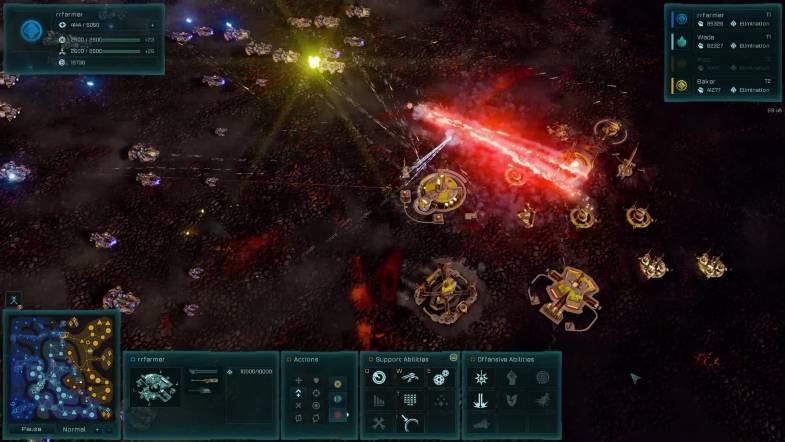Image resolution: width=785 pixels, height=442 pixels.
Task: Click the red stance action button
Action: [x=337, y=413]
